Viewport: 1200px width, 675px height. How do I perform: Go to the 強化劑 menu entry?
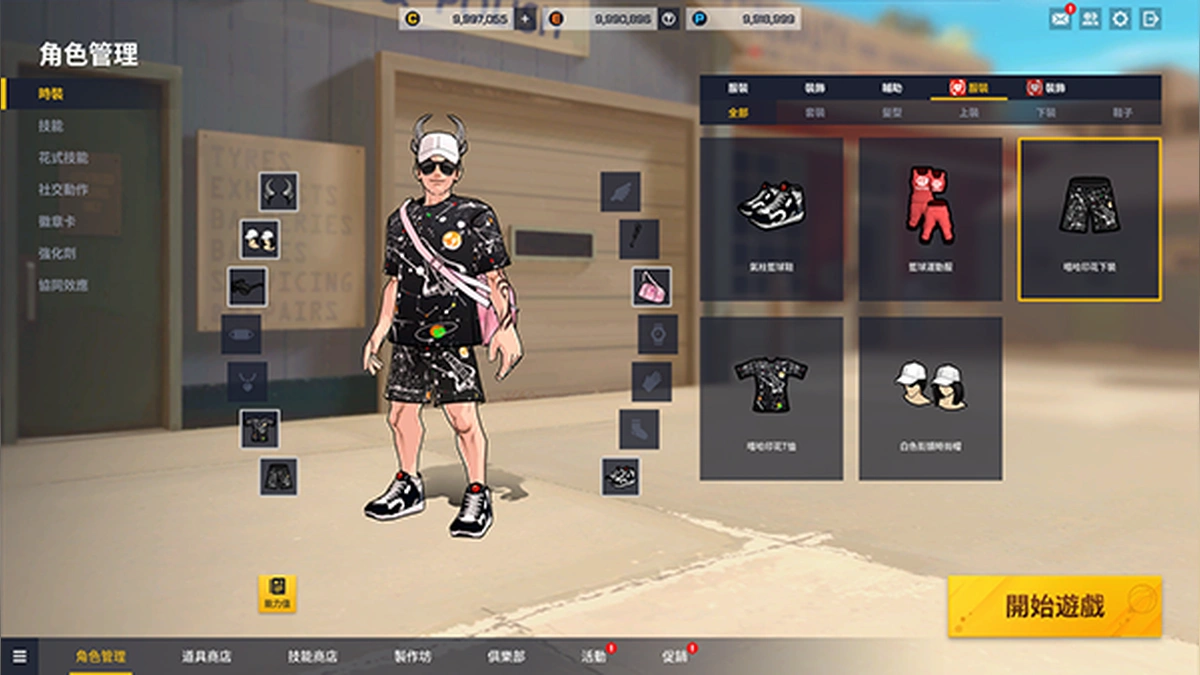57,253
